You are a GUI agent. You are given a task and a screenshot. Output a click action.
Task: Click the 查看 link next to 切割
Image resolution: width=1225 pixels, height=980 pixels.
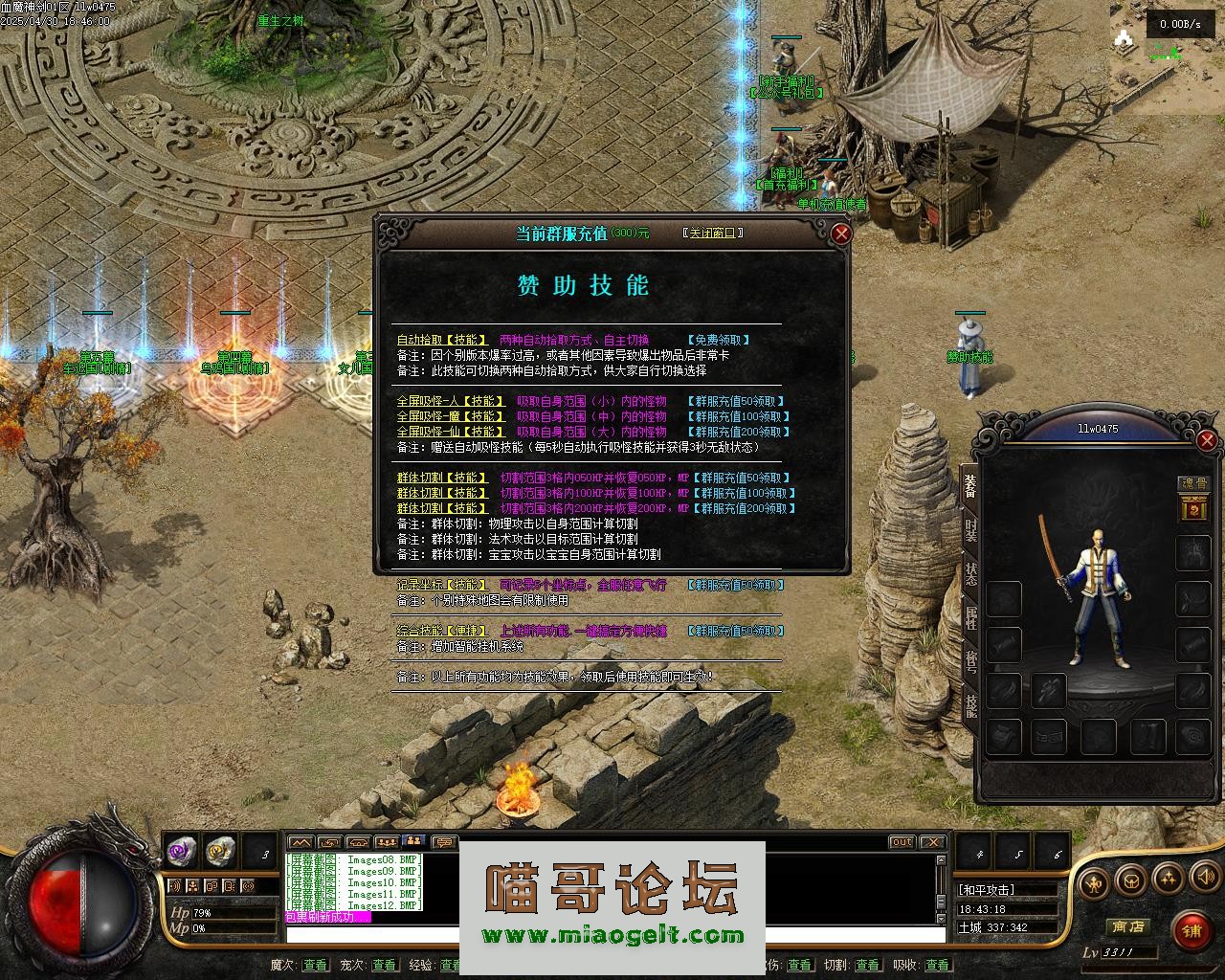(x=867, y=966)
